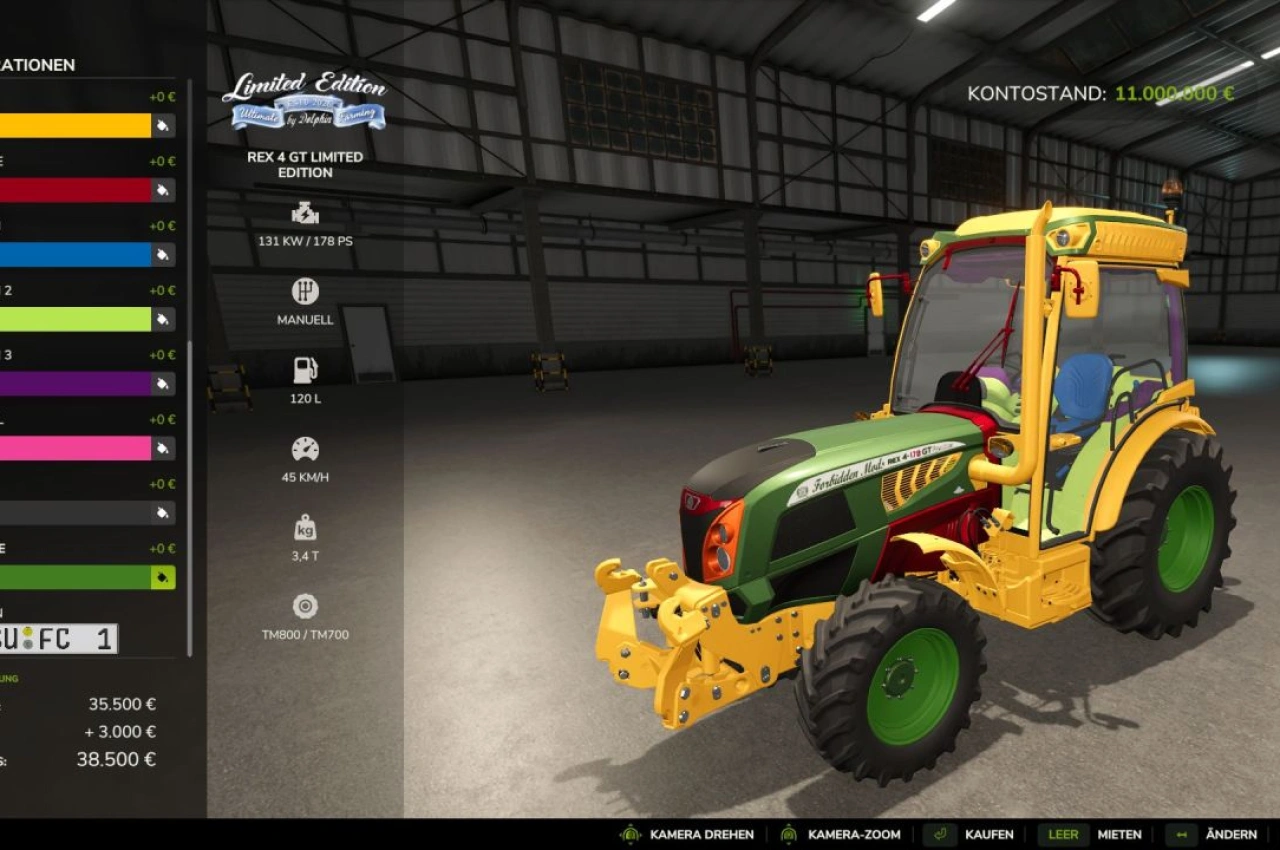1280x850 pixels.
Task: Click the tire icon above TM800/TM700
Action: 304,604
